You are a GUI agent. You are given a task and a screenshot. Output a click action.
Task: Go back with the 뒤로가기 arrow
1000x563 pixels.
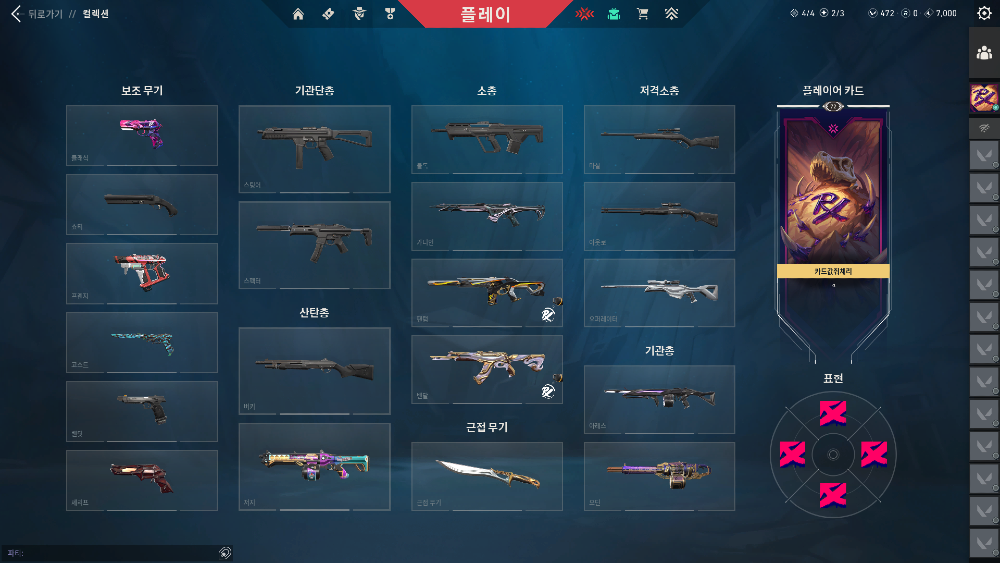coord(16,15)
